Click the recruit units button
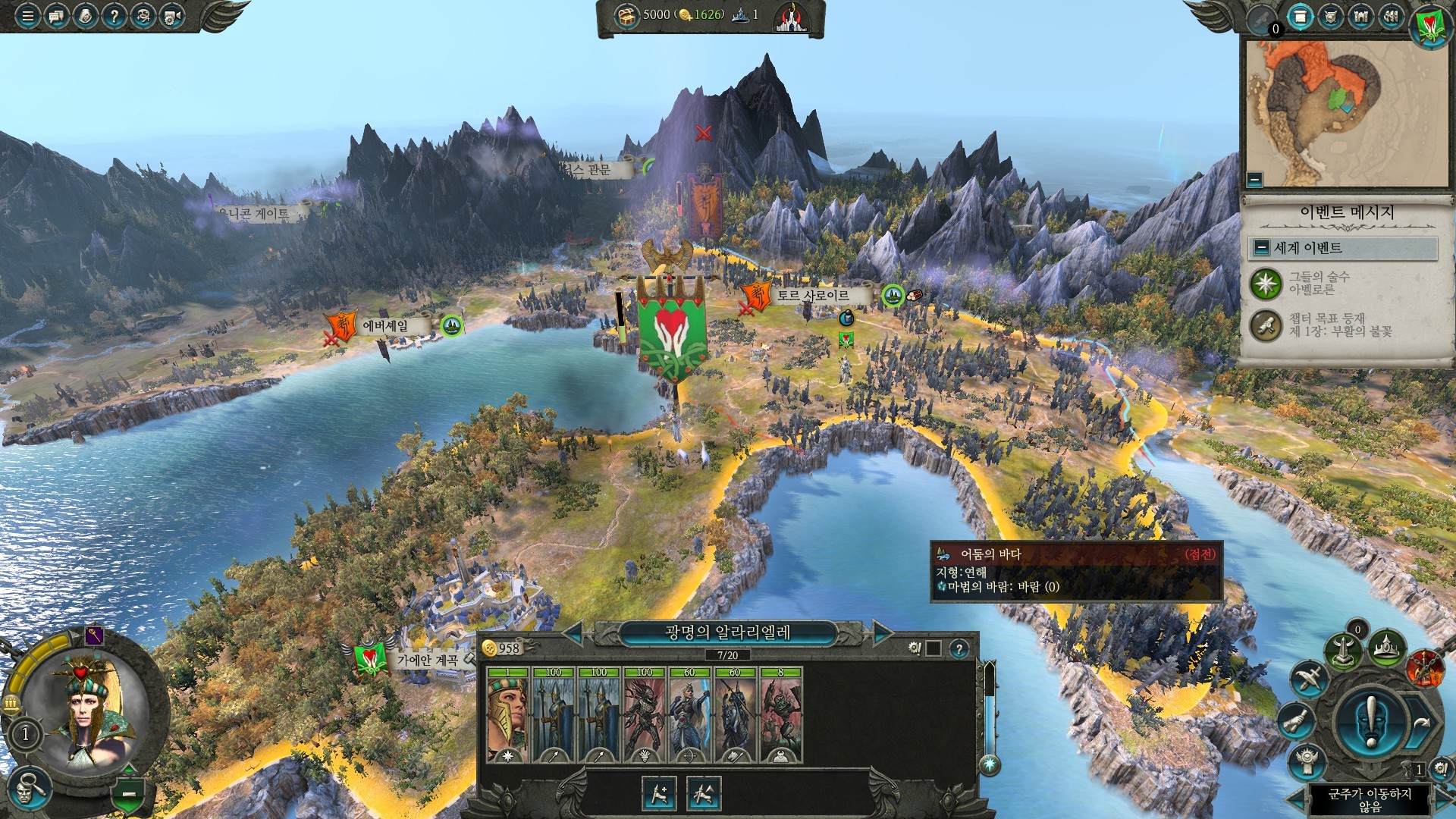The width and height of the screenshot is (1456, 819). [658, 794]
